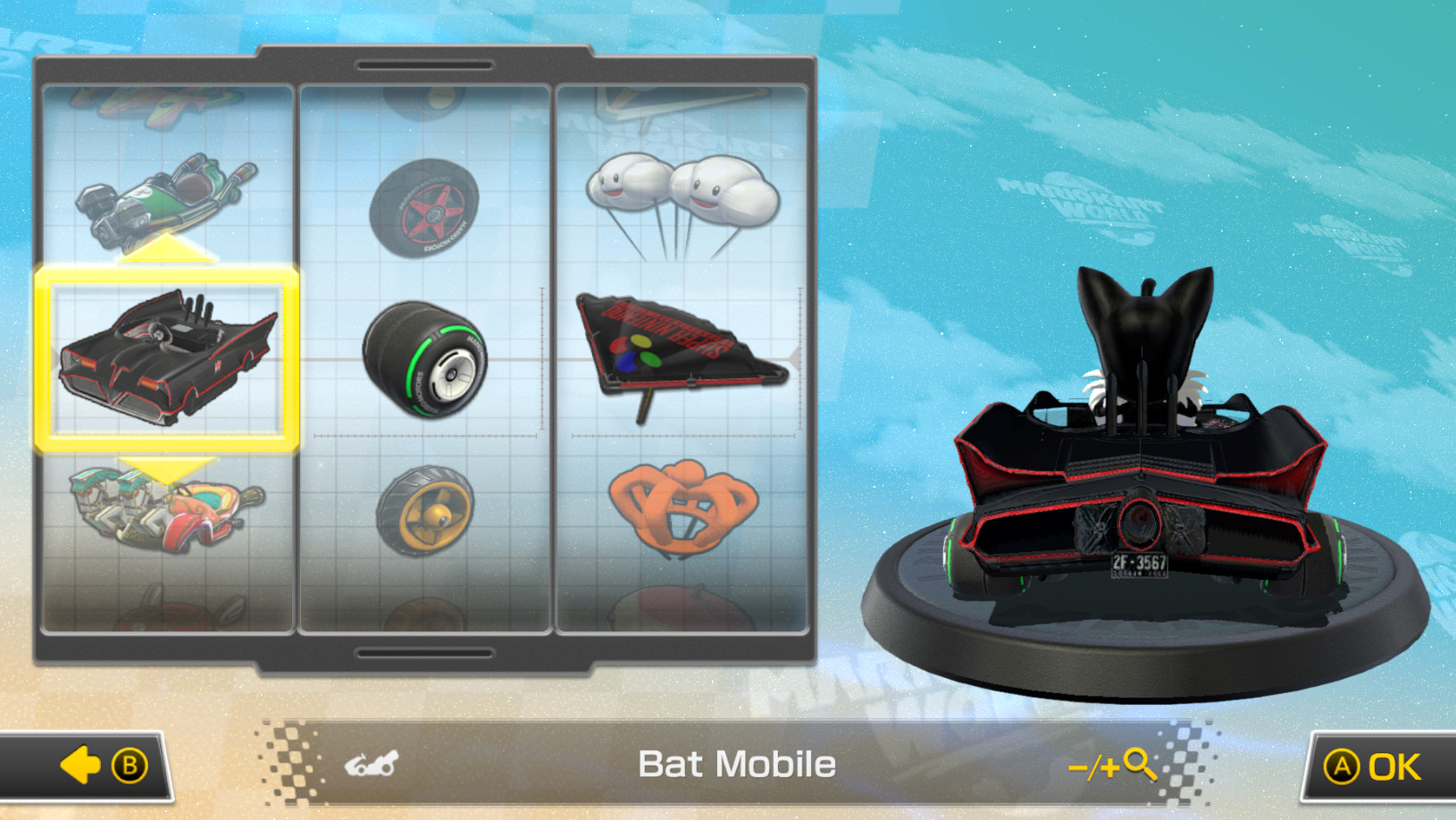The height and width of the screenshot is (820, 1456).
Task: Click the Bat Mobile name label
Action: (x=735, y=764)
